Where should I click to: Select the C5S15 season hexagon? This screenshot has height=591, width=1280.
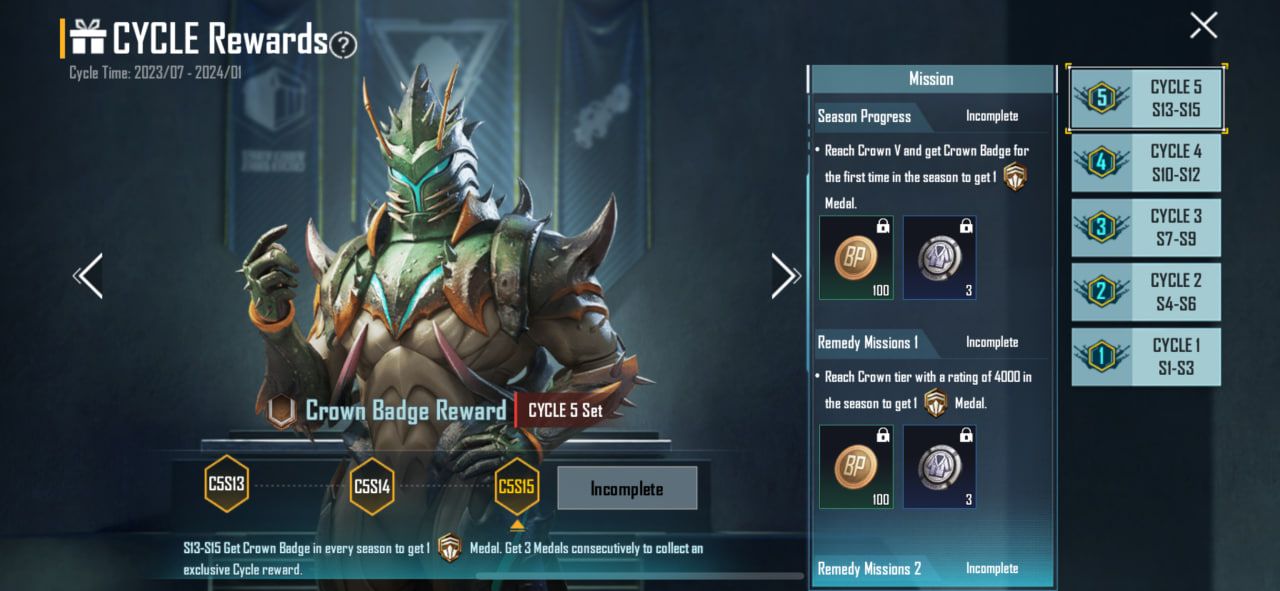coord(516,486)
